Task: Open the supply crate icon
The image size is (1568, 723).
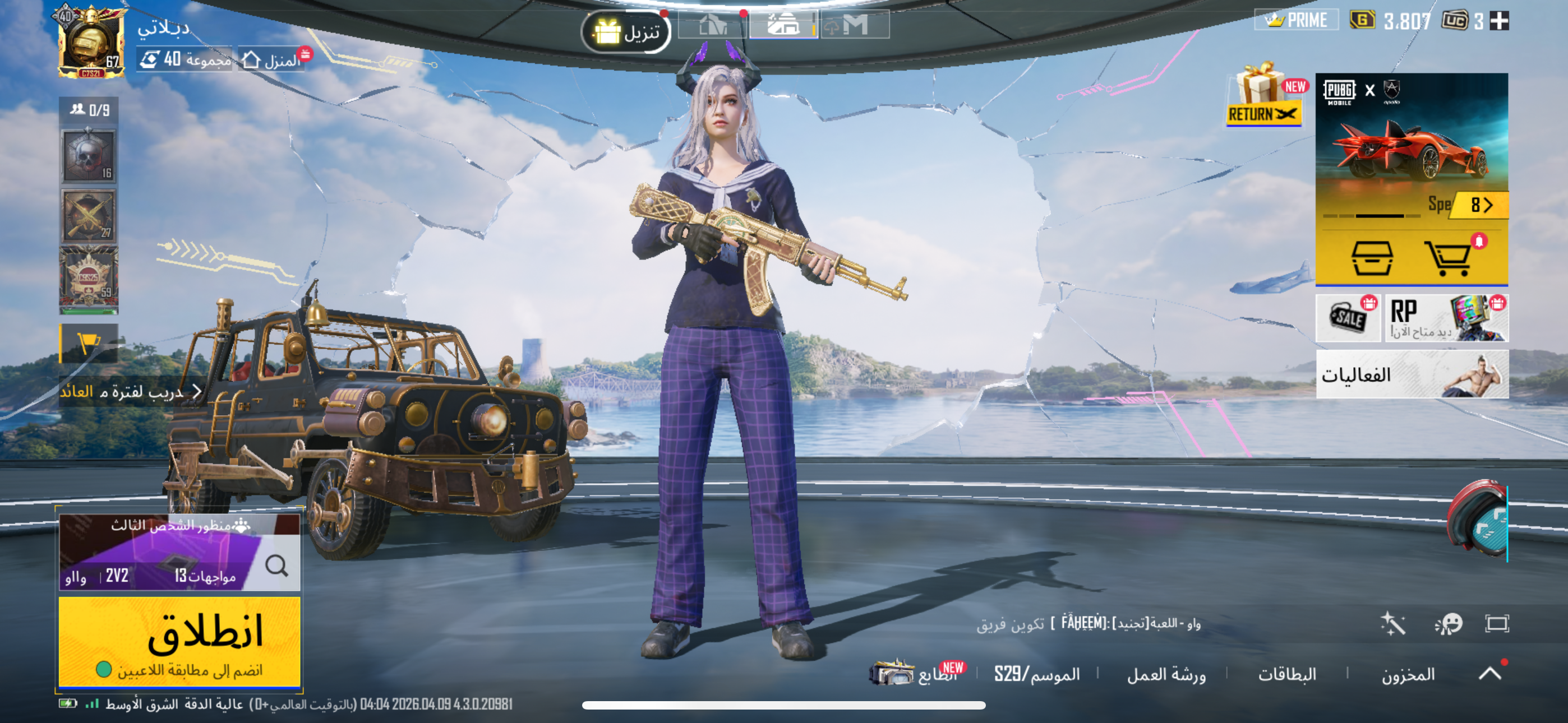Action: point(1371,258)
